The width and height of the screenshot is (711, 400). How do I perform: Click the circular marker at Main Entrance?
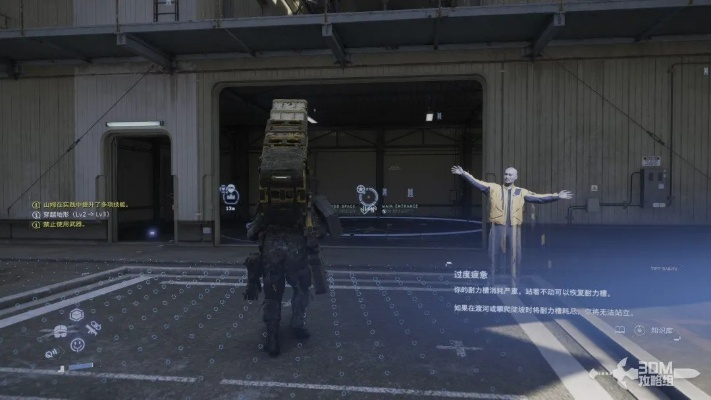(368, 195)
